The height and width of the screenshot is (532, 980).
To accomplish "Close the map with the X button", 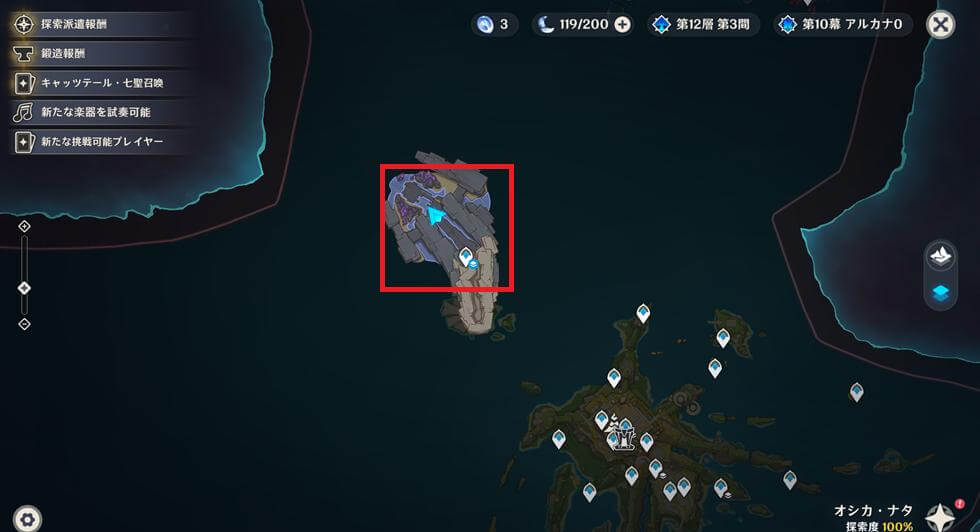I will pyautogui.click(x=940, y=25).
